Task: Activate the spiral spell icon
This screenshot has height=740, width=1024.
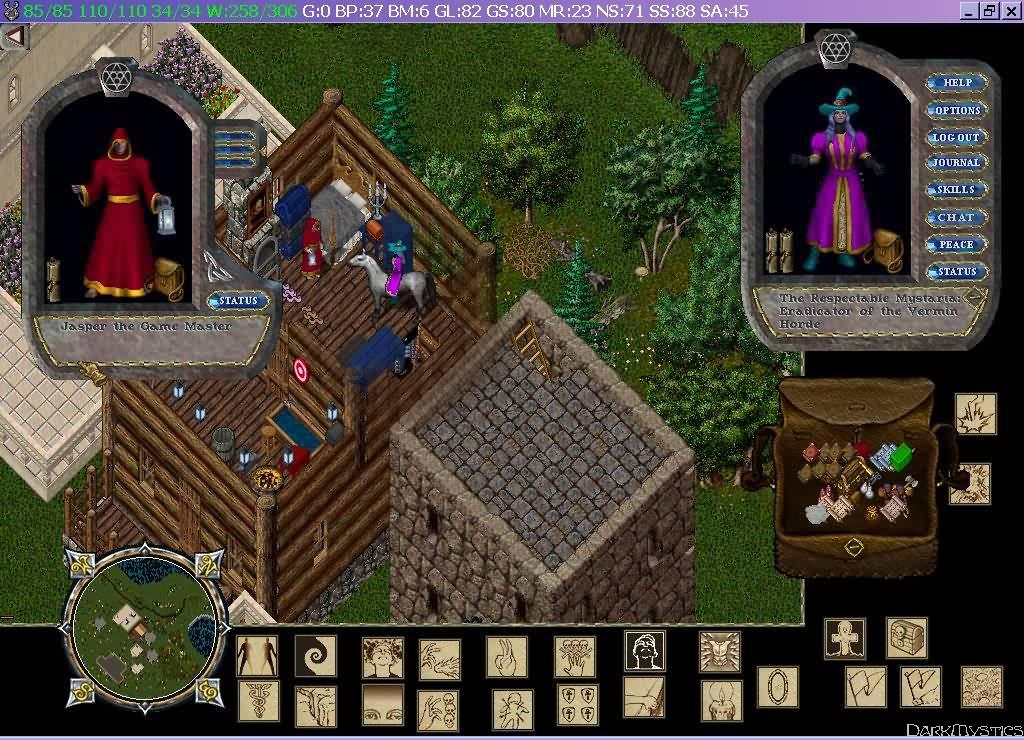Action: [315, 657]
